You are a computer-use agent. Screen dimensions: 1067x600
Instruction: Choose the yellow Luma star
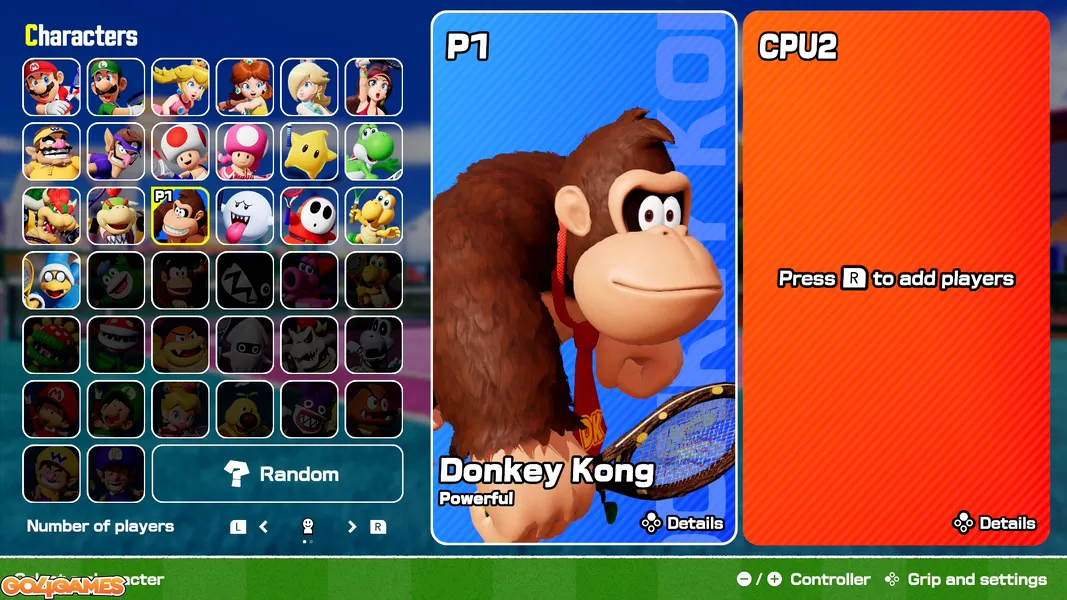click(x=309, y=152)
